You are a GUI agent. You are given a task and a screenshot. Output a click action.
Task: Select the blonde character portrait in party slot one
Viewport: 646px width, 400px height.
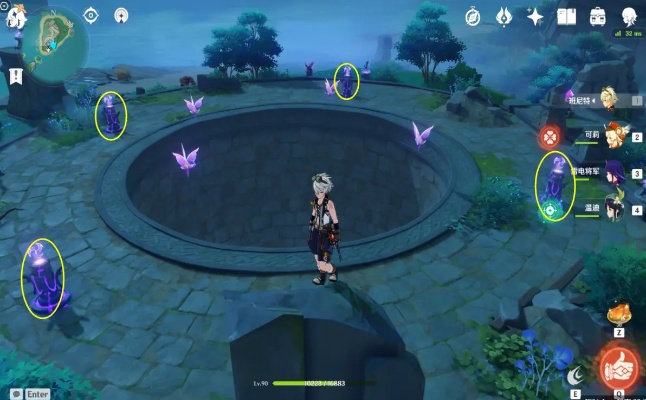tap(607, 96)
